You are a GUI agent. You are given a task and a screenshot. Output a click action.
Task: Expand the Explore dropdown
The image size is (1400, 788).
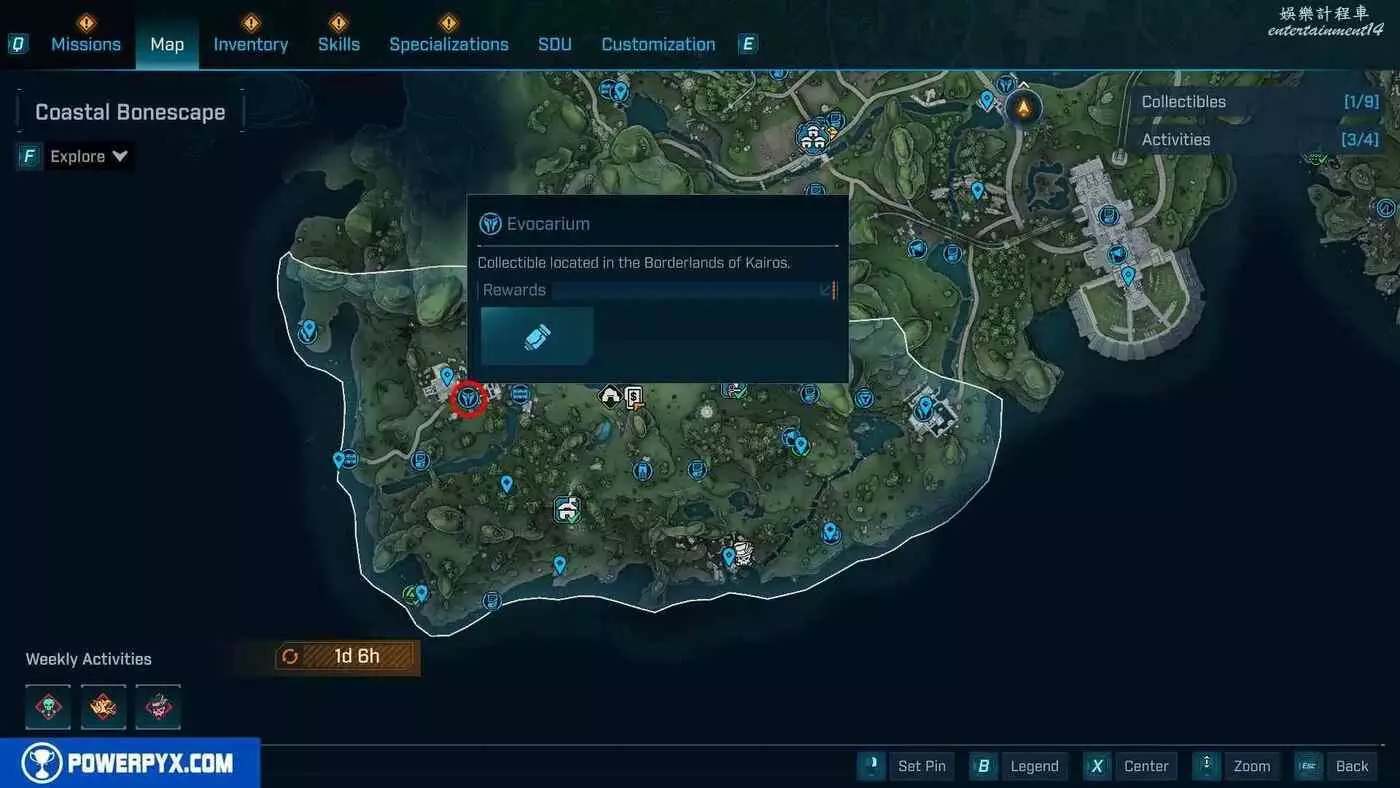pos(89,156)
